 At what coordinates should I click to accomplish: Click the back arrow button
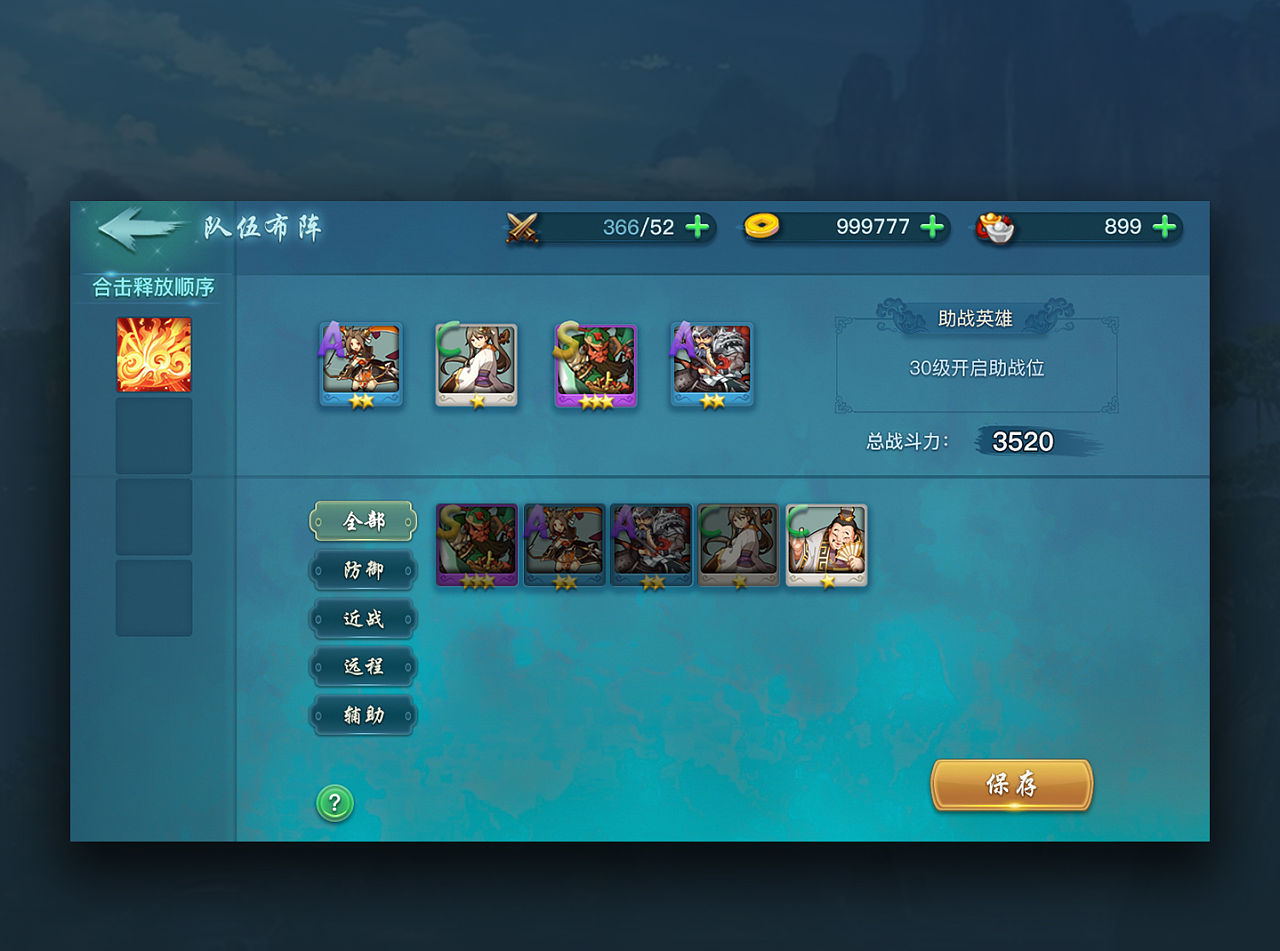pos(138,228)
